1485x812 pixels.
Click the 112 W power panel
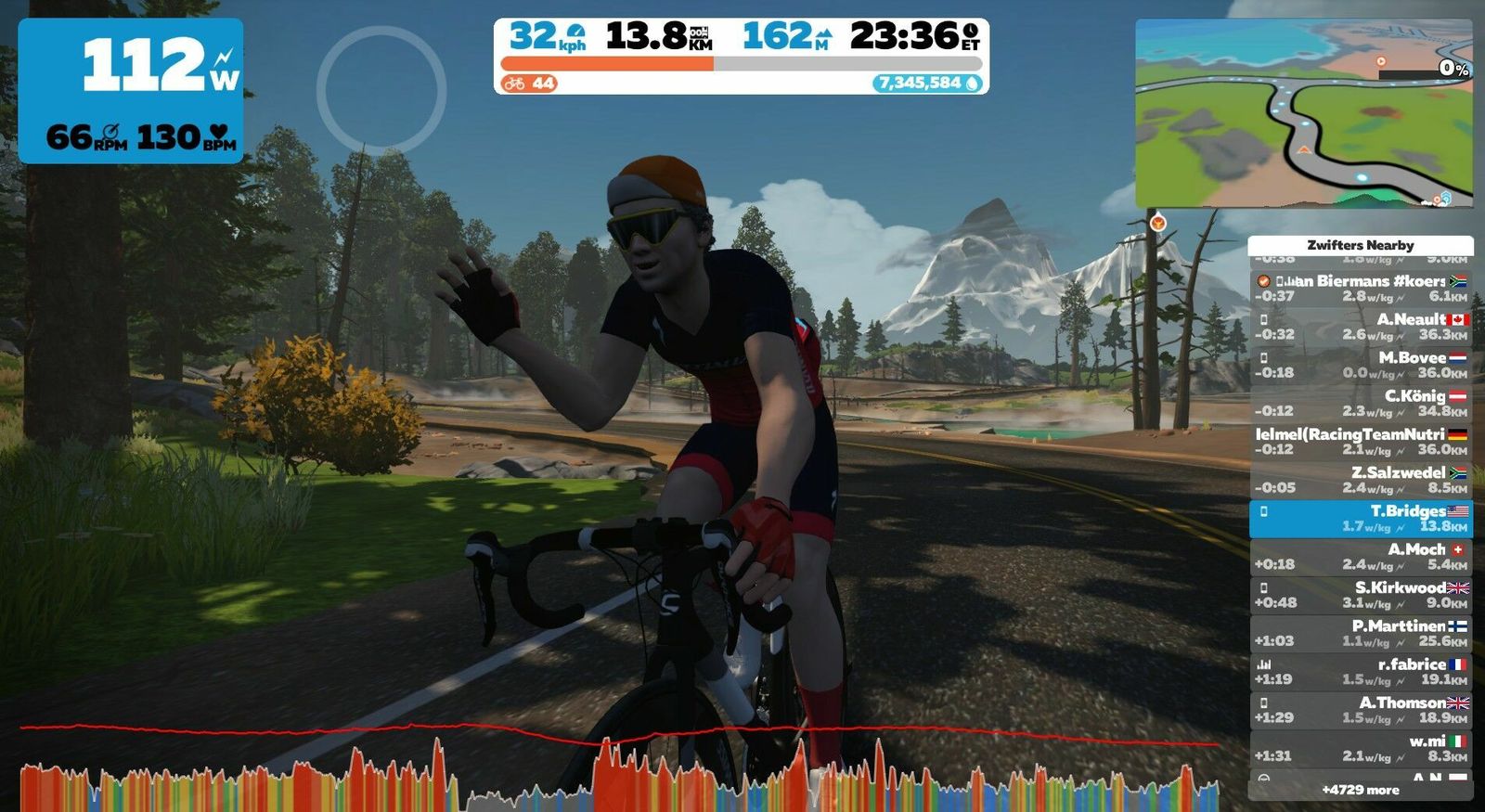[x=131, y=91]
